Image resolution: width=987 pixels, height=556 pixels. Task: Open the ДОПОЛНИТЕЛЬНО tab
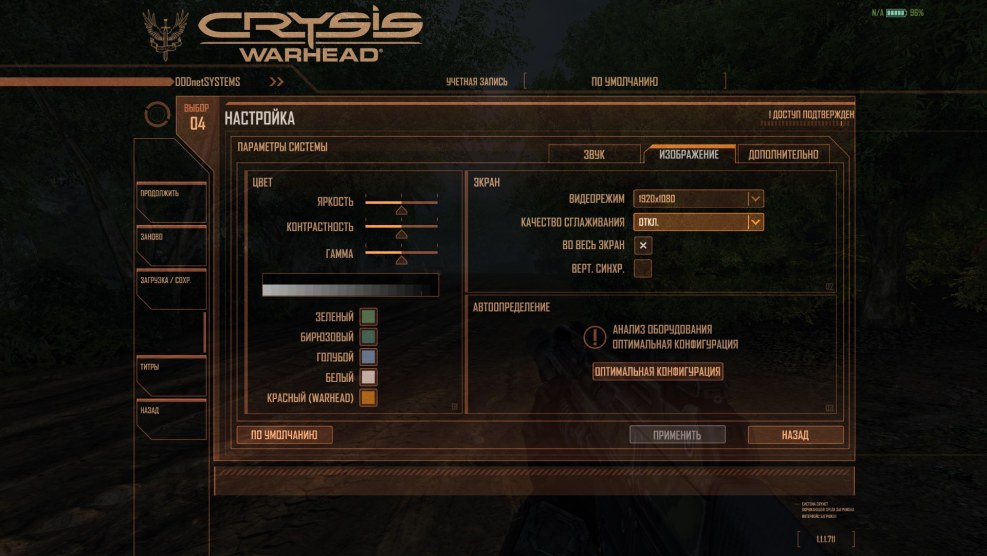(783, 154)
